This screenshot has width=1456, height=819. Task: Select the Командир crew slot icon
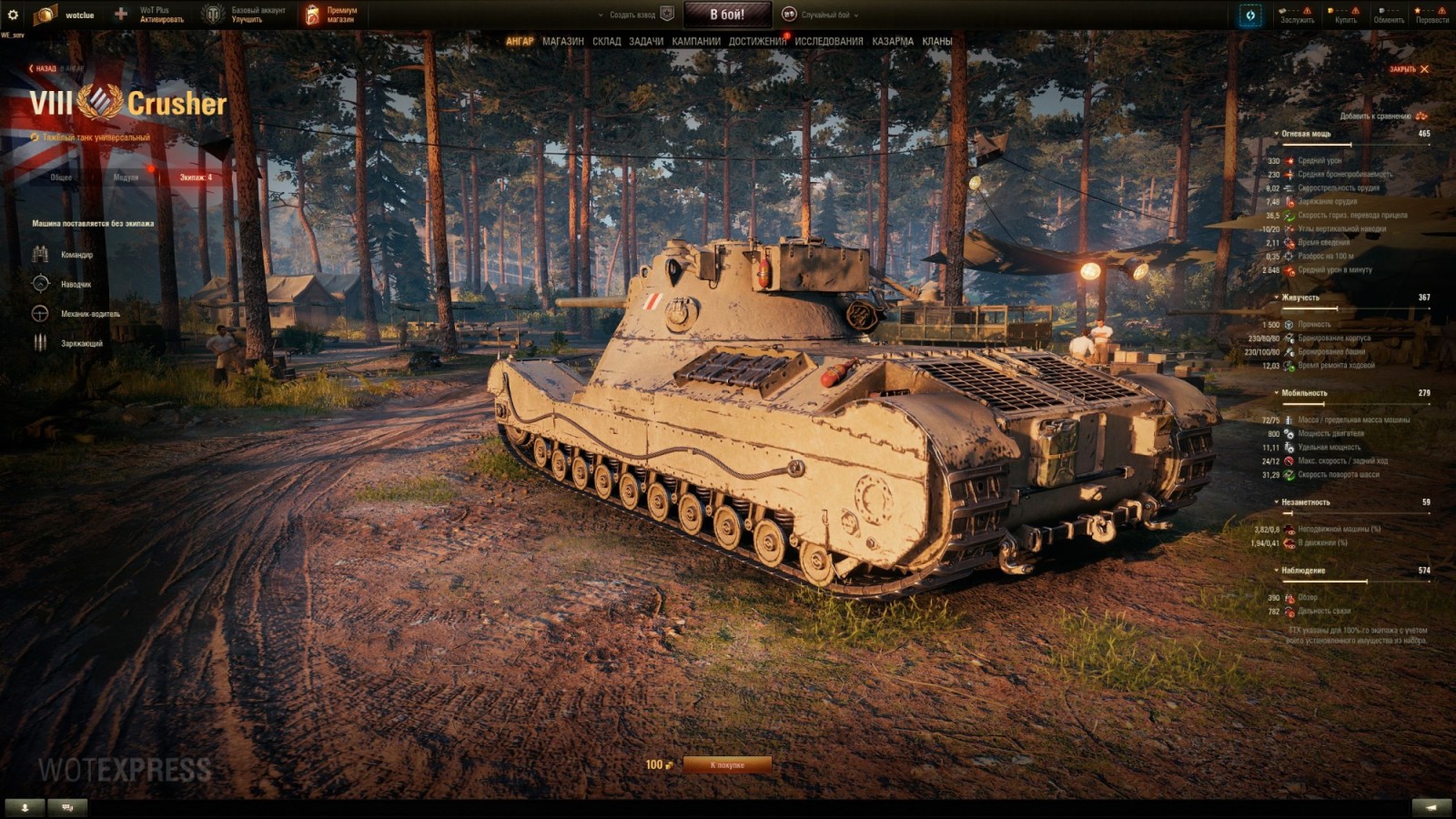pos(39,254)
